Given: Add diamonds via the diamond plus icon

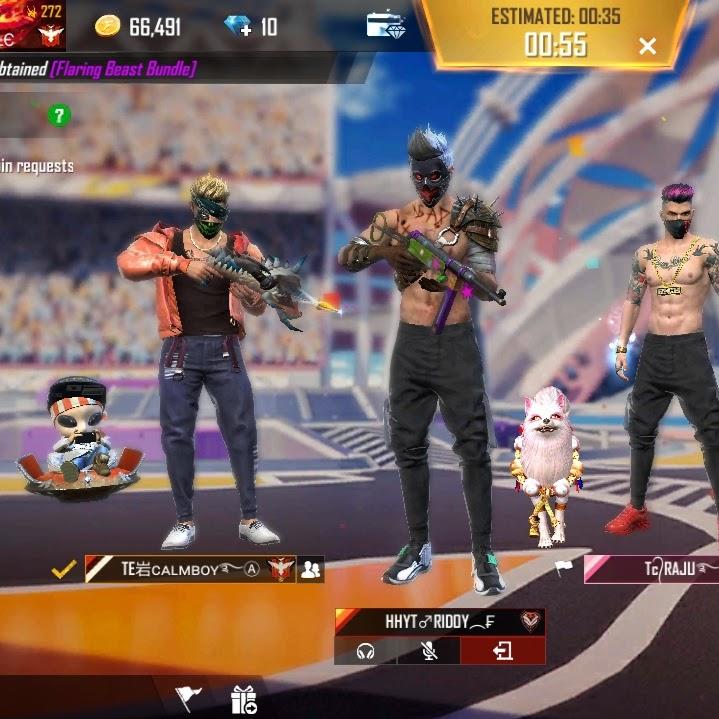Looking at the screenshot, I should [x=239, y=26].
